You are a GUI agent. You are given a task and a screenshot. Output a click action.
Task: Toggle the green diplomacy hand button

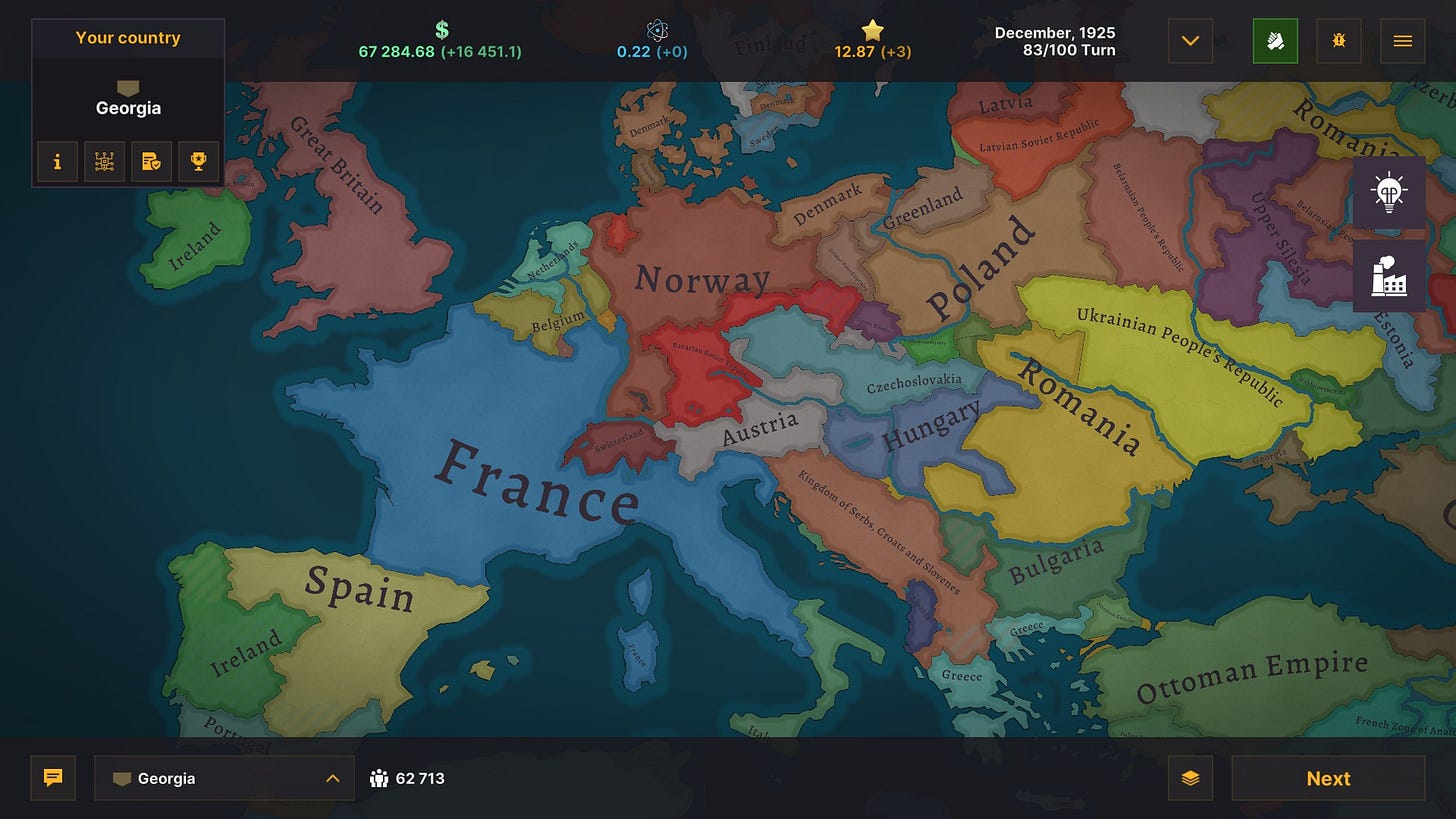[1275, 41]
